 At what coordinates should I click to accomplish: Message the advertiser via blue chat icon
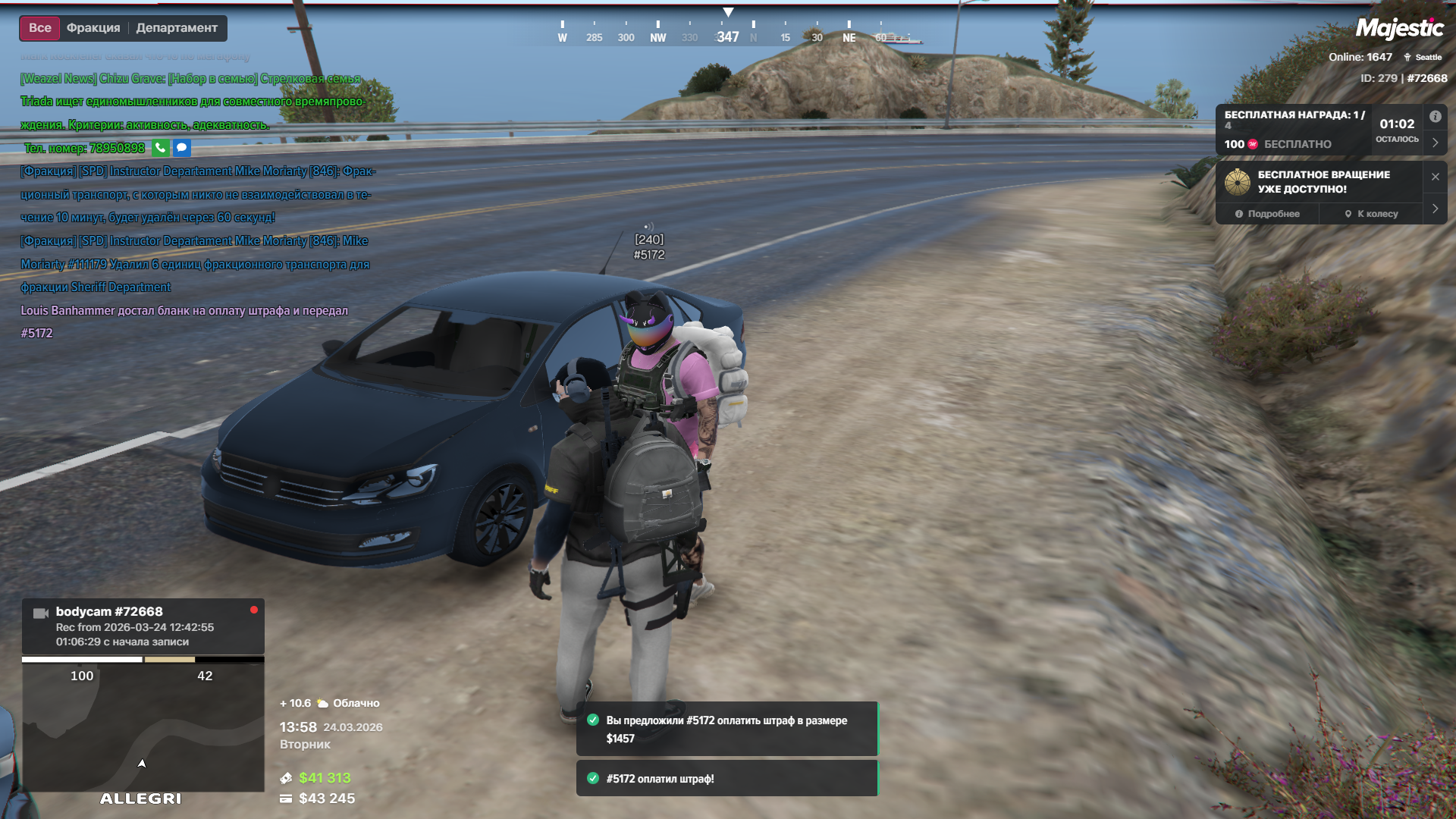(x=182, y=148)
